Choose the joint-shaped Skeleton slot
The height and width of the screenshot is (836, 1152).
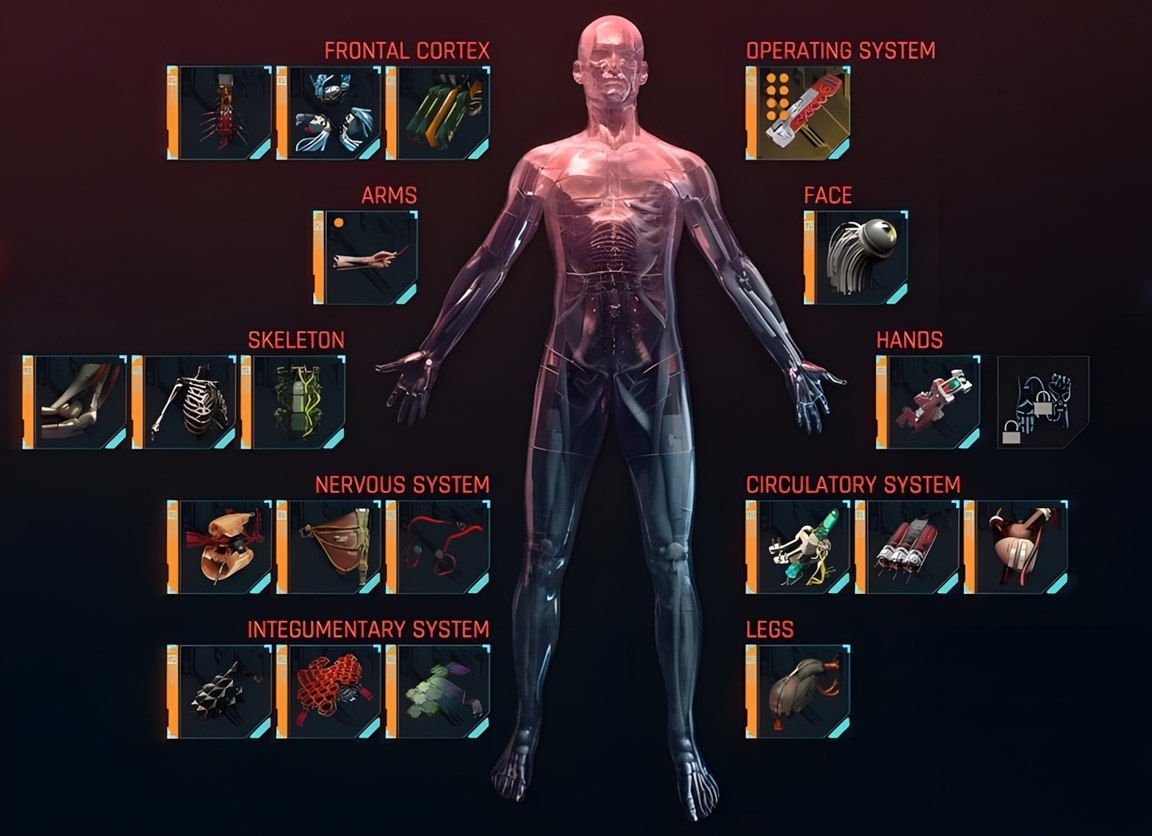(76, 402)
